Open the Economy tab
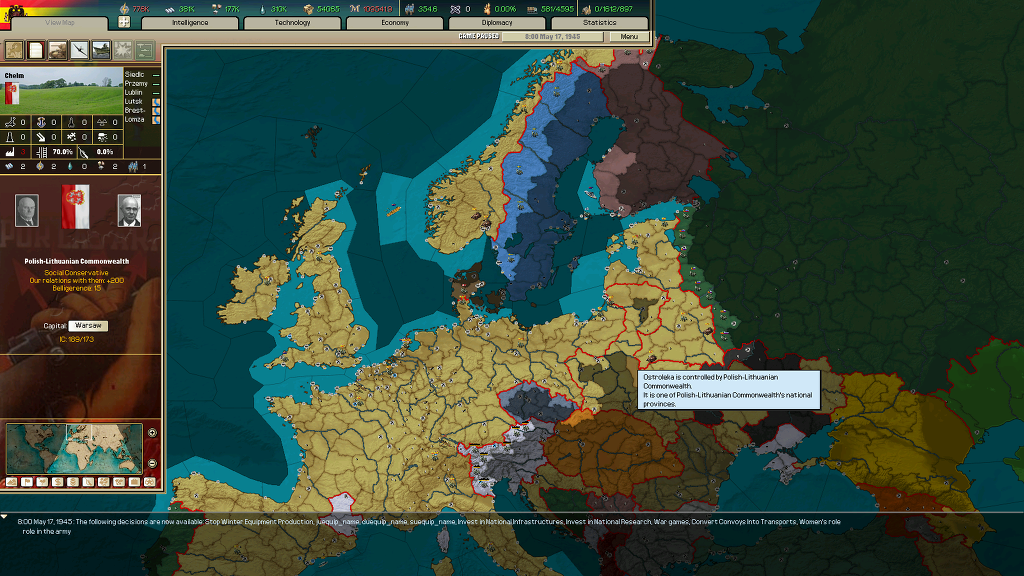The height and width of the screenshot is (576, 1024). tap(395, 22)
